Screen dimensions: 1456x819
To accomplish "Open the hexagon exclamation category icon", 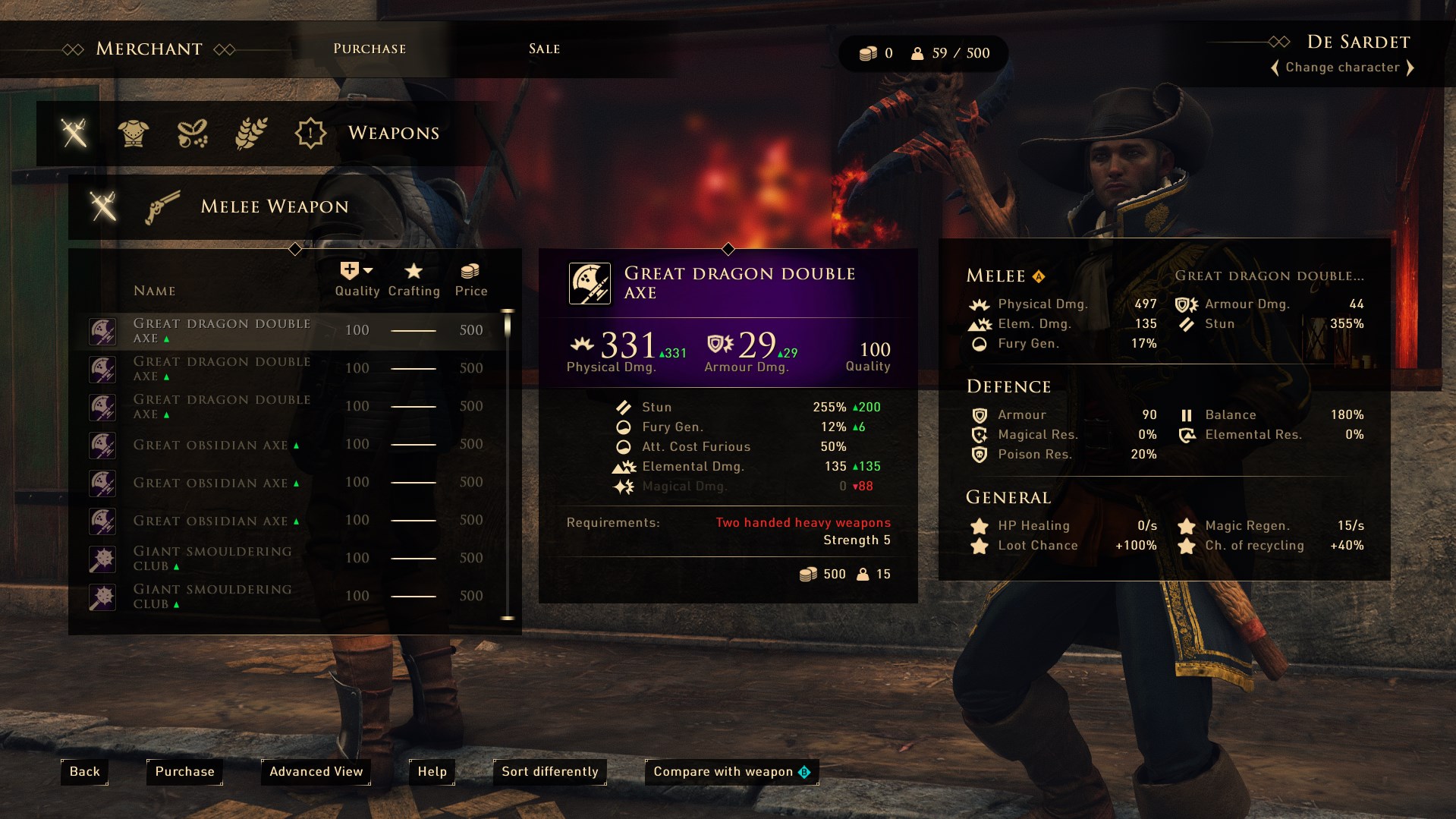I will click(310, 134).
